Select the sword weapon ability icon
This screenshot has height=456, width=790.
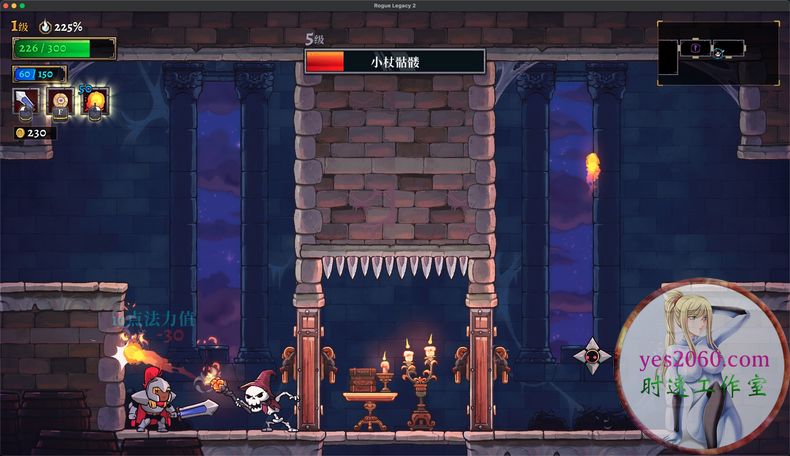[26, 100]
